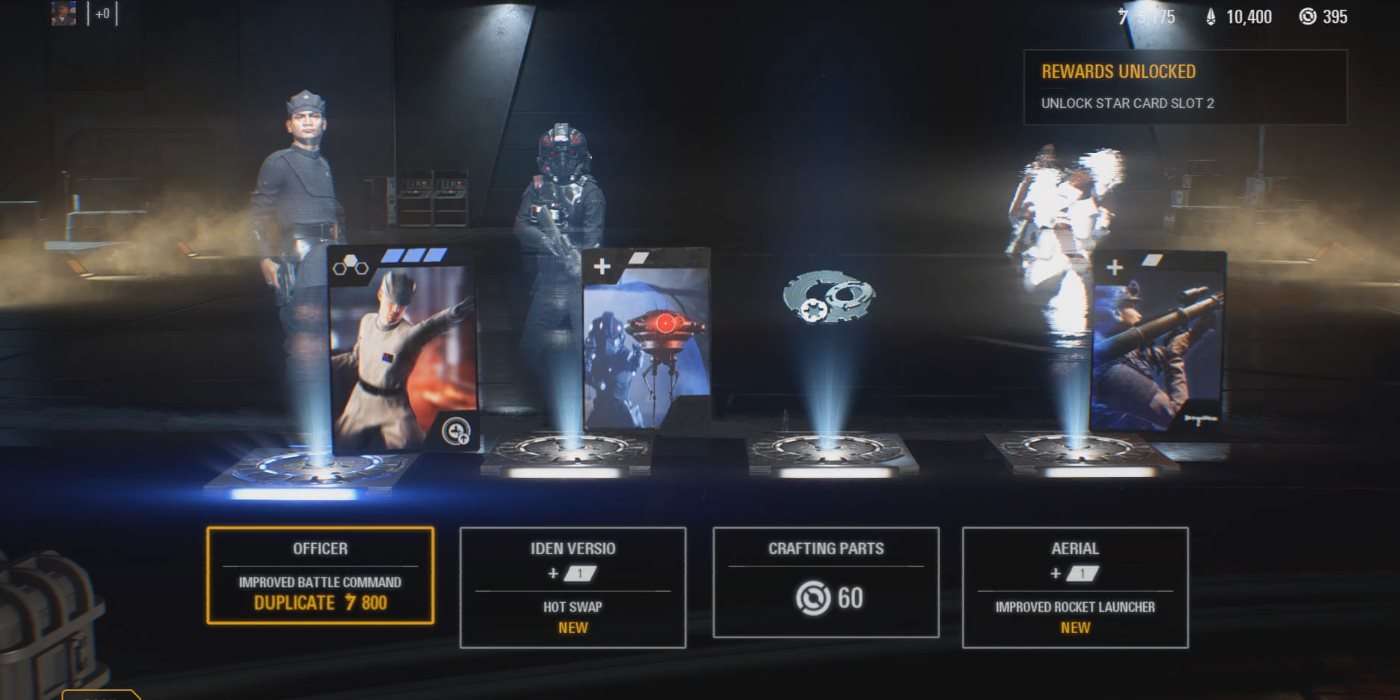Screen dimensions: 1400x700
Task: Click the player avatar portrait
Action: click(x=64, y=14)
